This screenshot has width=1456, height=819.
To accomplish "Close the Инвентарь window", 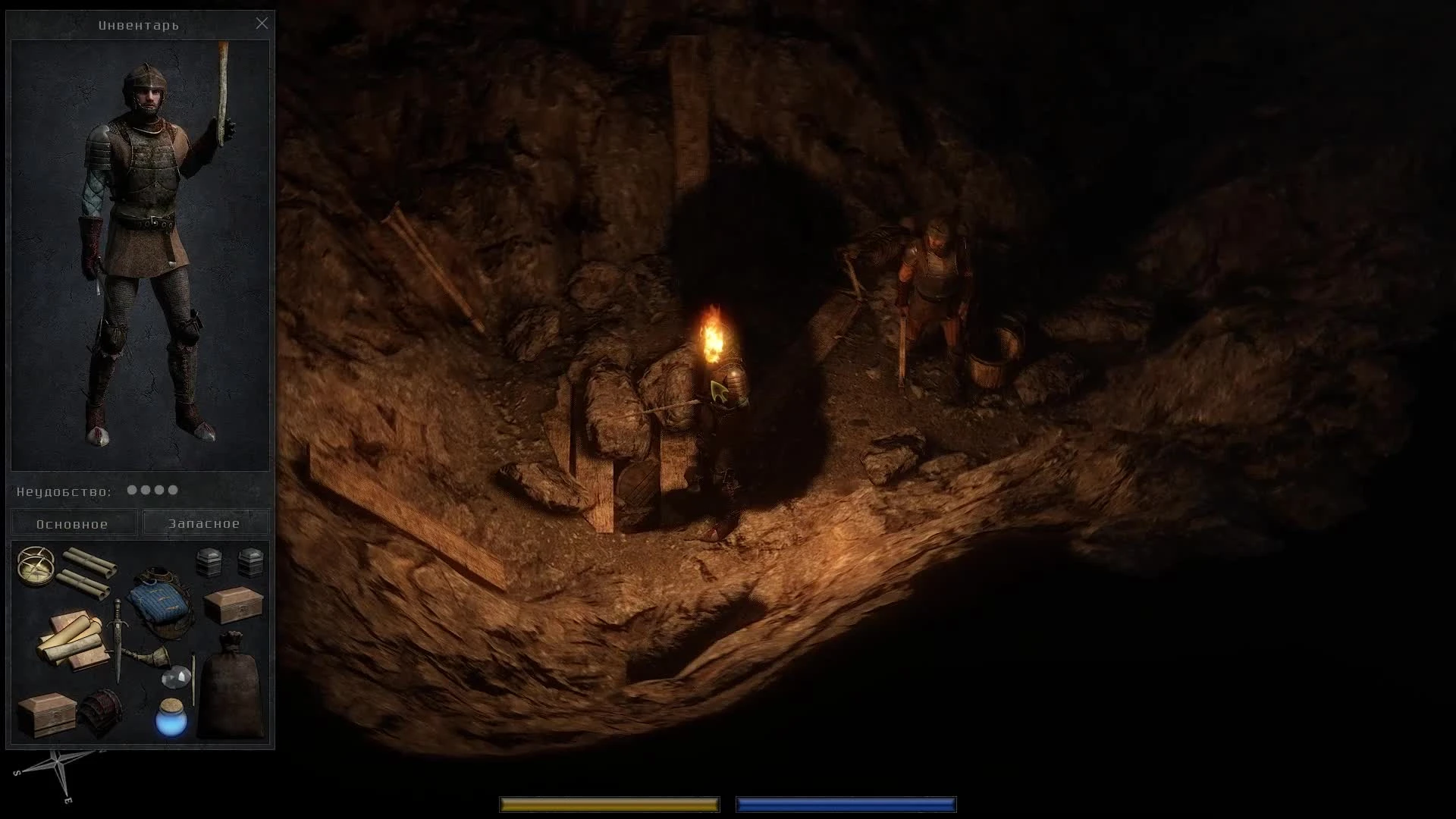I will (x=262, y=24).
